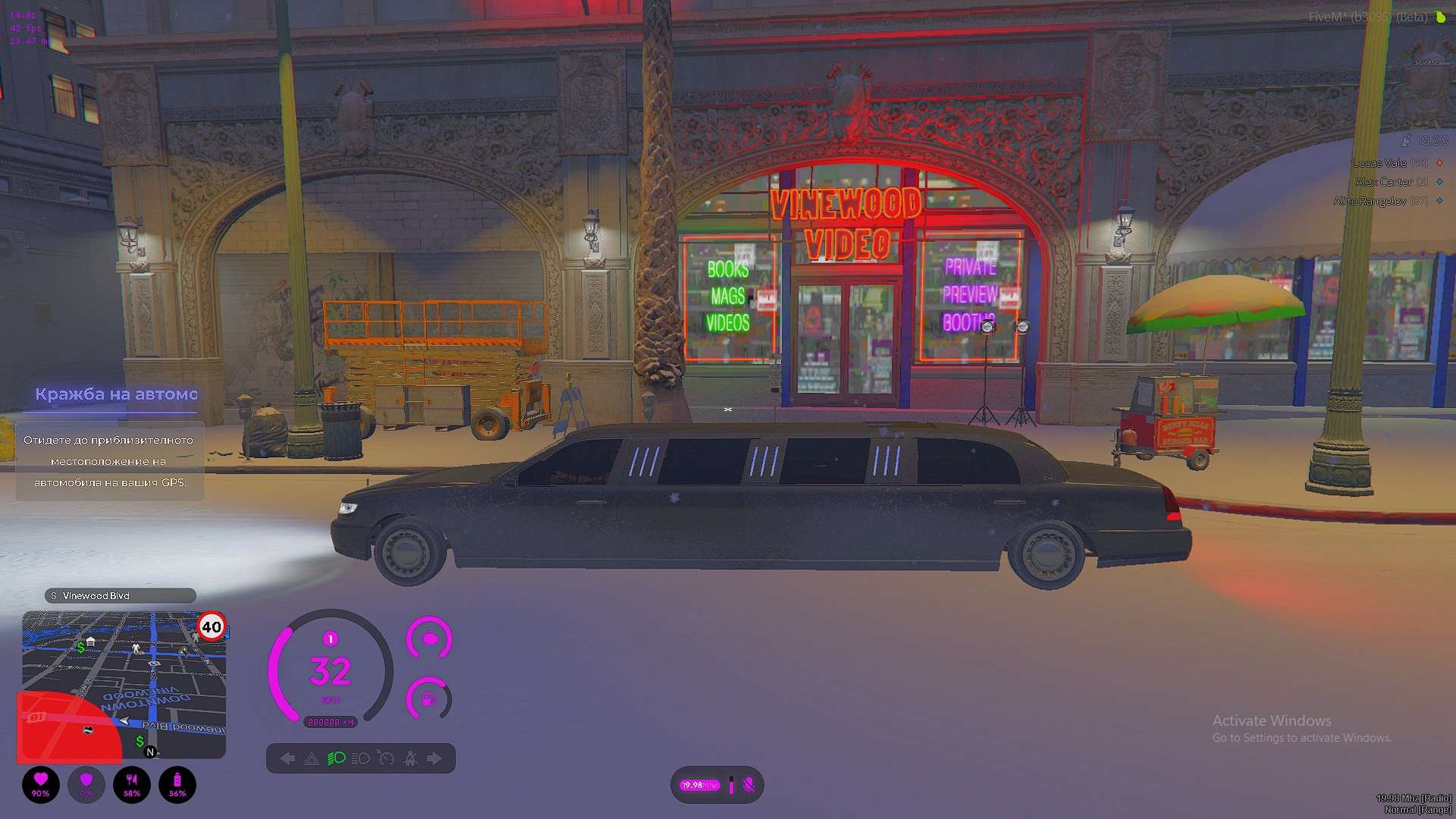Click the right turn signal arrow
Image resolution: width=1456 pixels, height=819 pixels.
tap(434, 758)
